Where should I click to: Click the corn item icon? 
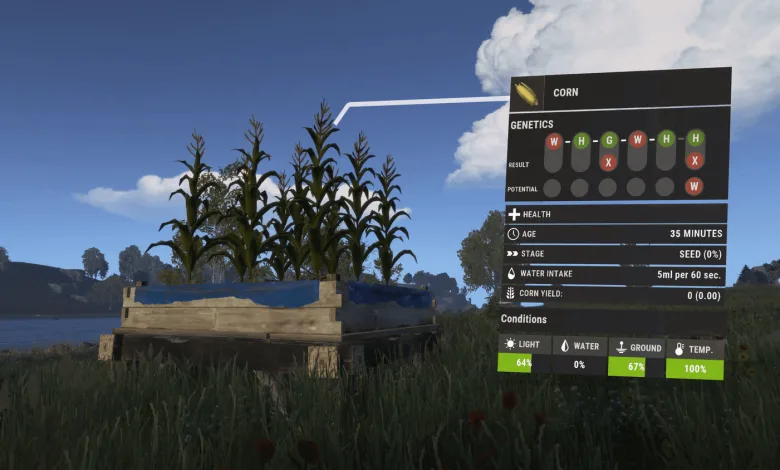[x=526, y=94]
